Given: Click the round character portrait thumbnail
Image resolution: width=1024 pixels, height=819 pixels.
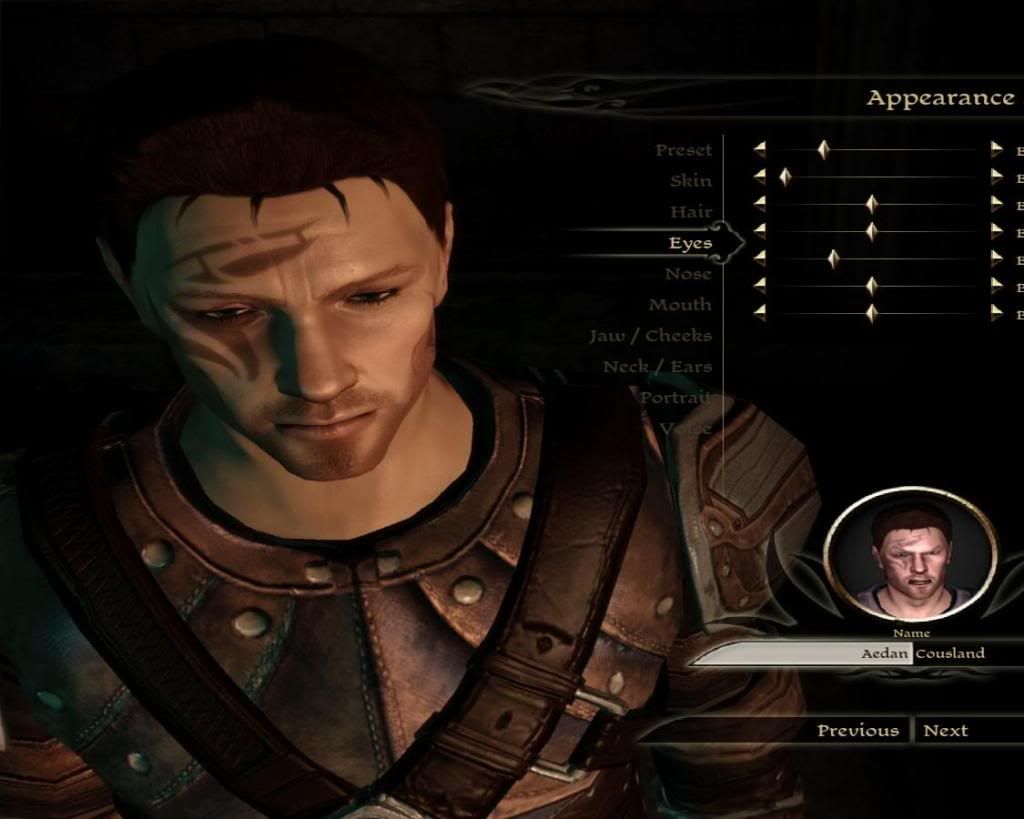Looking at the screenshot, I should pos(910,554).
